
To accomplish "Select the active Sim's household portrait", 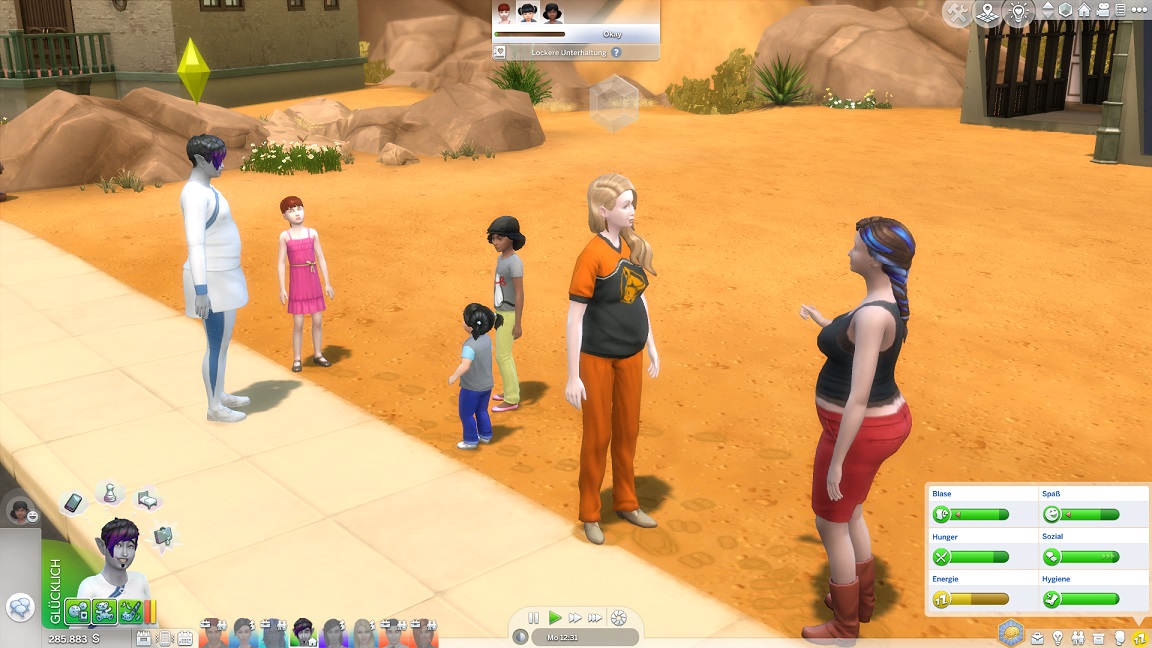I will [303, 631].
